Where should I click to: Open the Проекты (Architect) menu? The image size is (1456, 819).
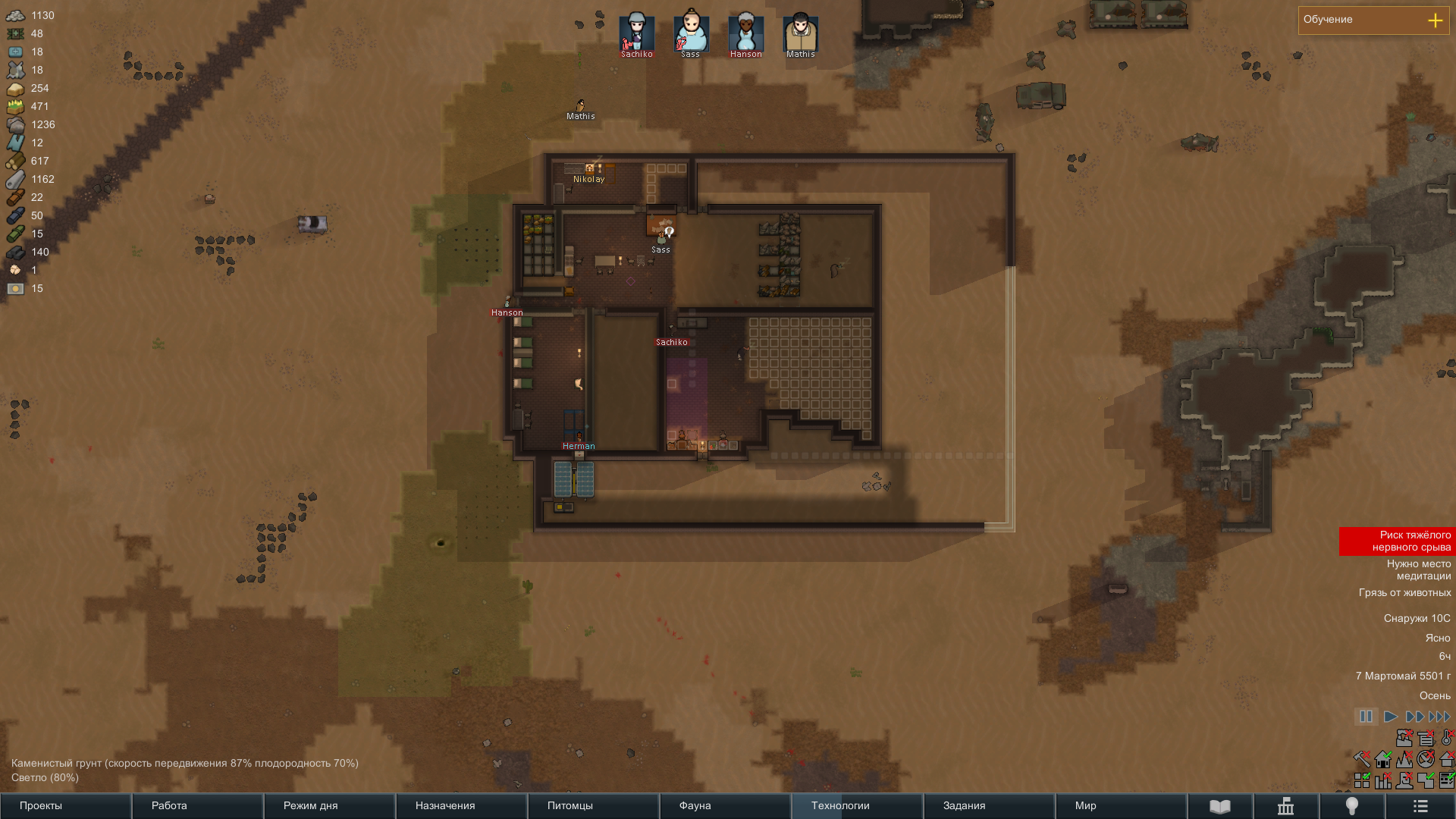pyautogui.click(x=66, y=805)
